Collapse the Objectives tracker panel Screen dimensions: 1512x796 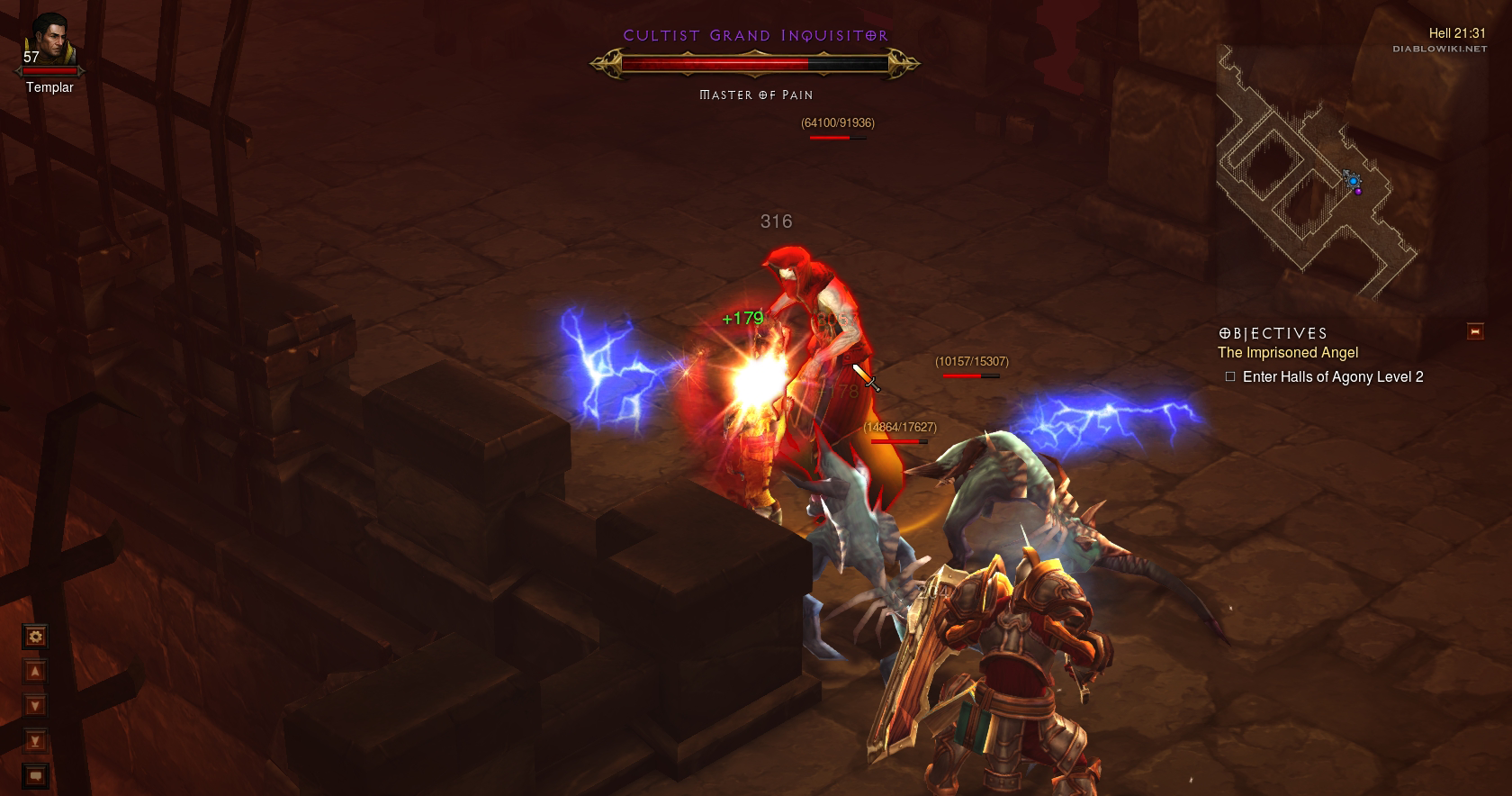tap(1475, 331)
